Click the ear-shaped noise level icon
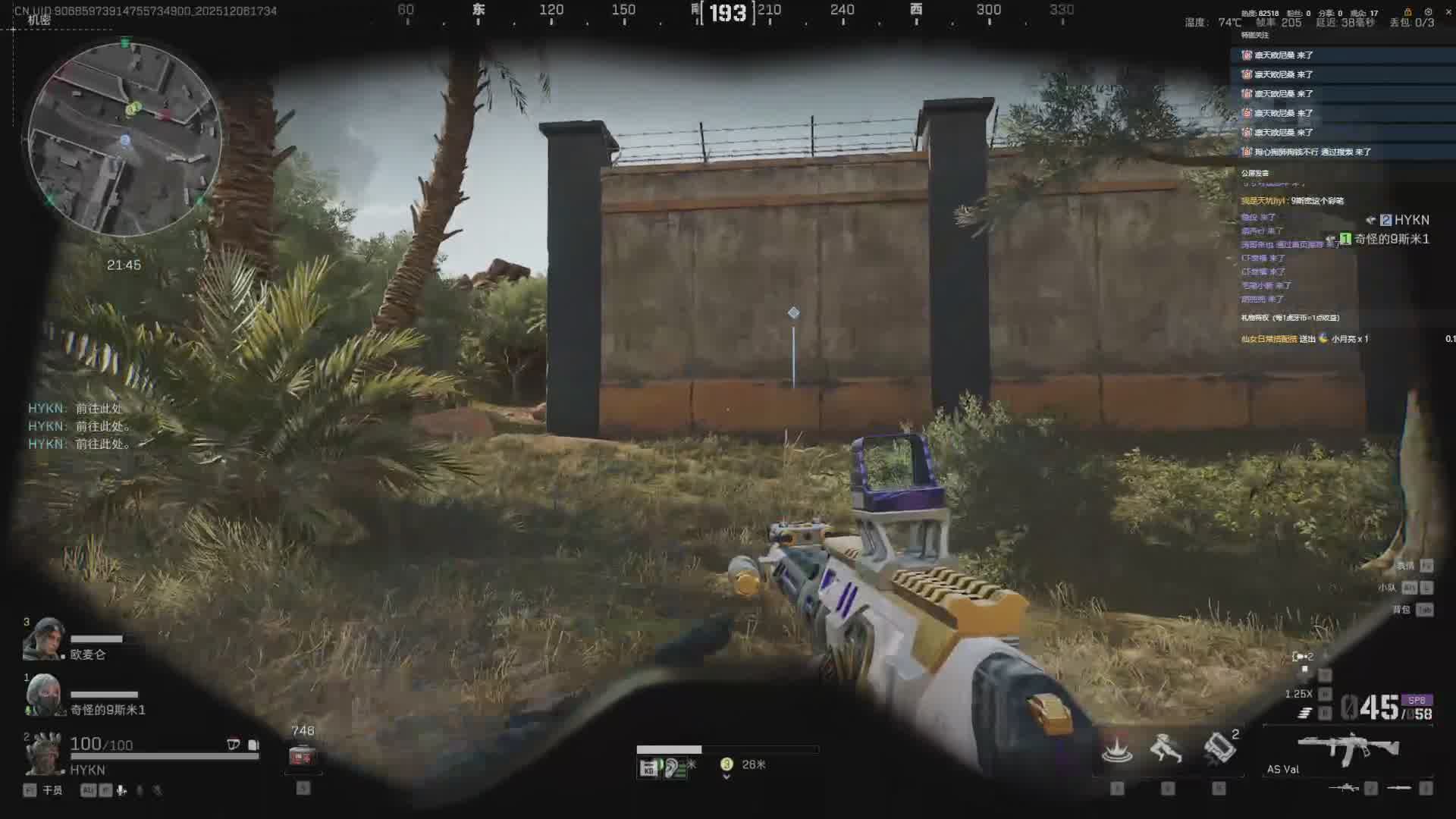 [x=672, y=768]
